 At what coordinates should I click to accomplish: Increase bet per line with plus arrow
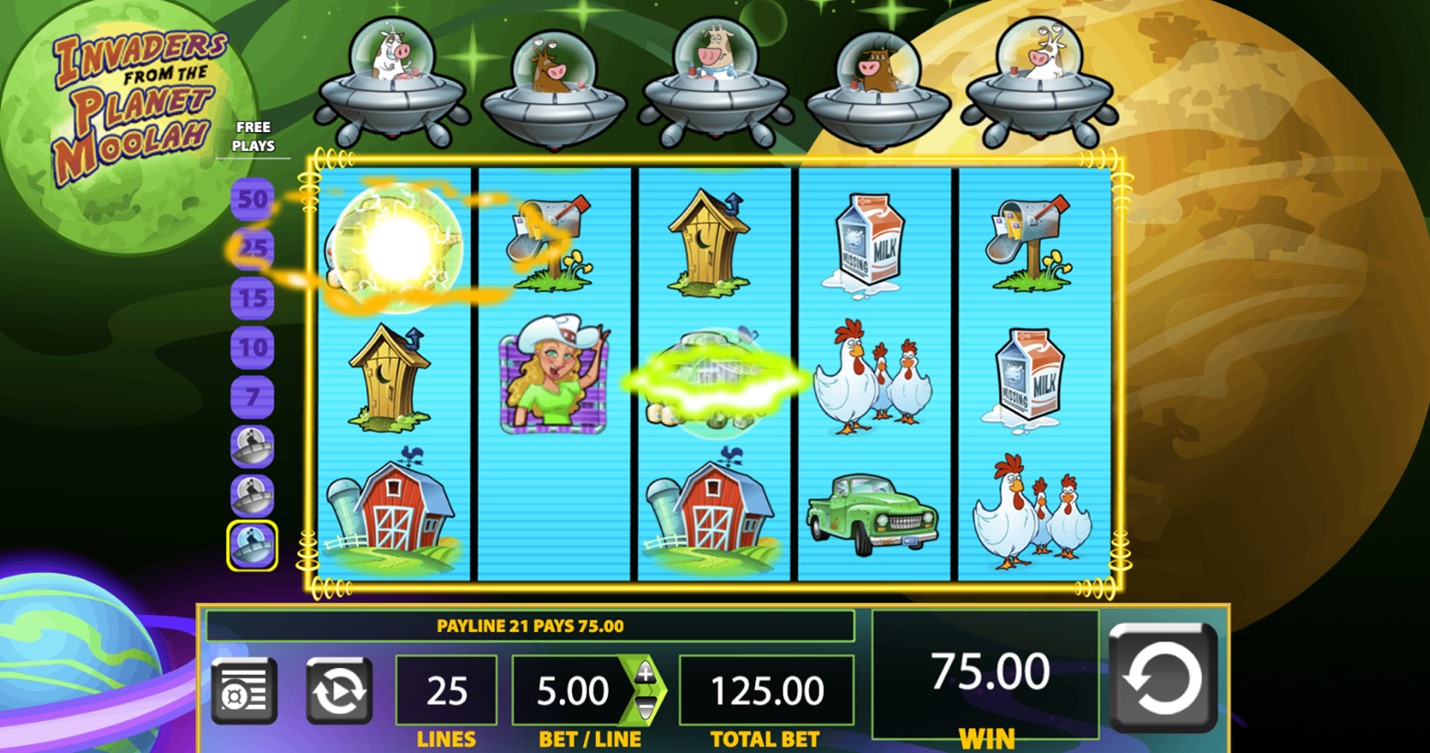[646, 673]
